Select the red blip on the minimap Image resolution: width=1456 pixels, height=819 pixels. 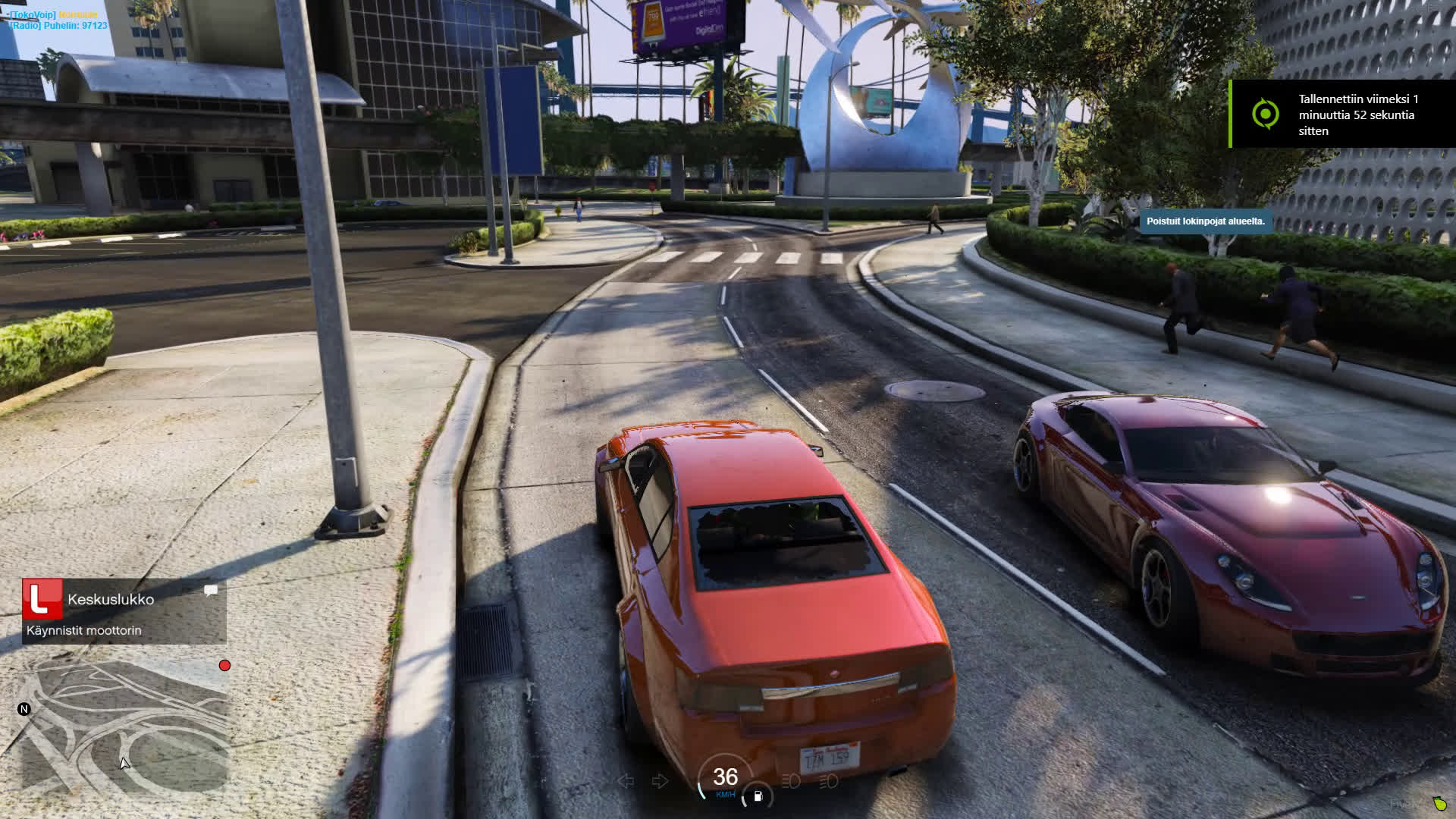coord(224,665)
